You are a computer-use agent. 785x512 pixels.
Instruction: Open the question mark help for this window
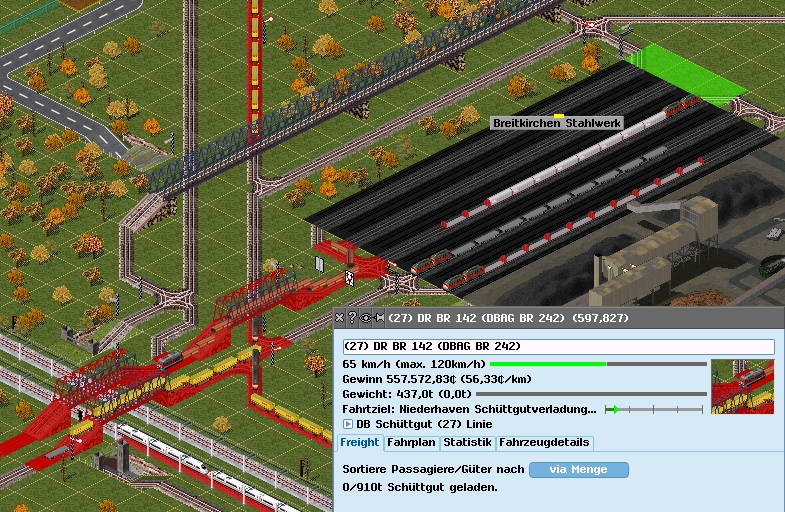(352, 318)
